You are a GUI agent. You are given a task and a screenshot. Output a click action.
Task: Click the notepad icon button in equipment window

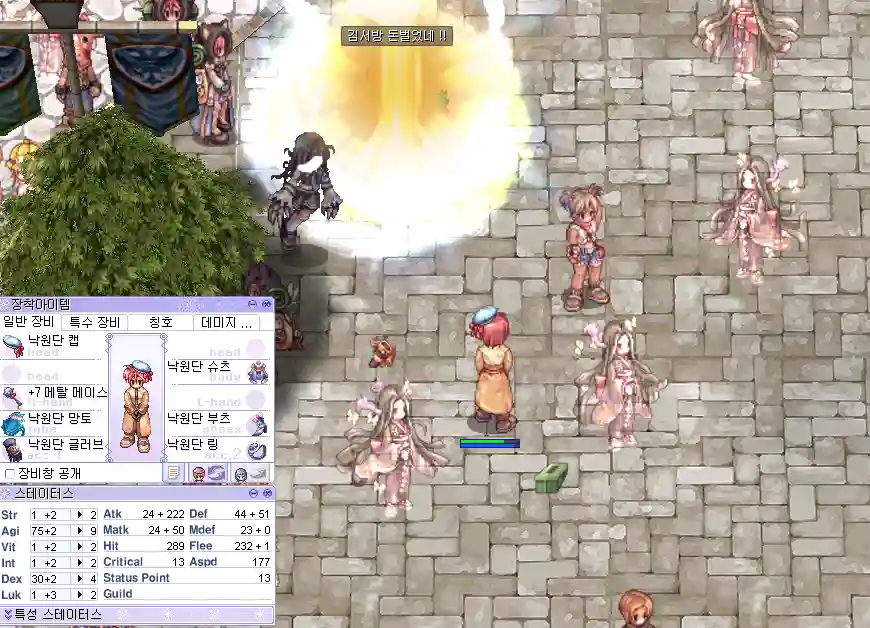(174, 473)
